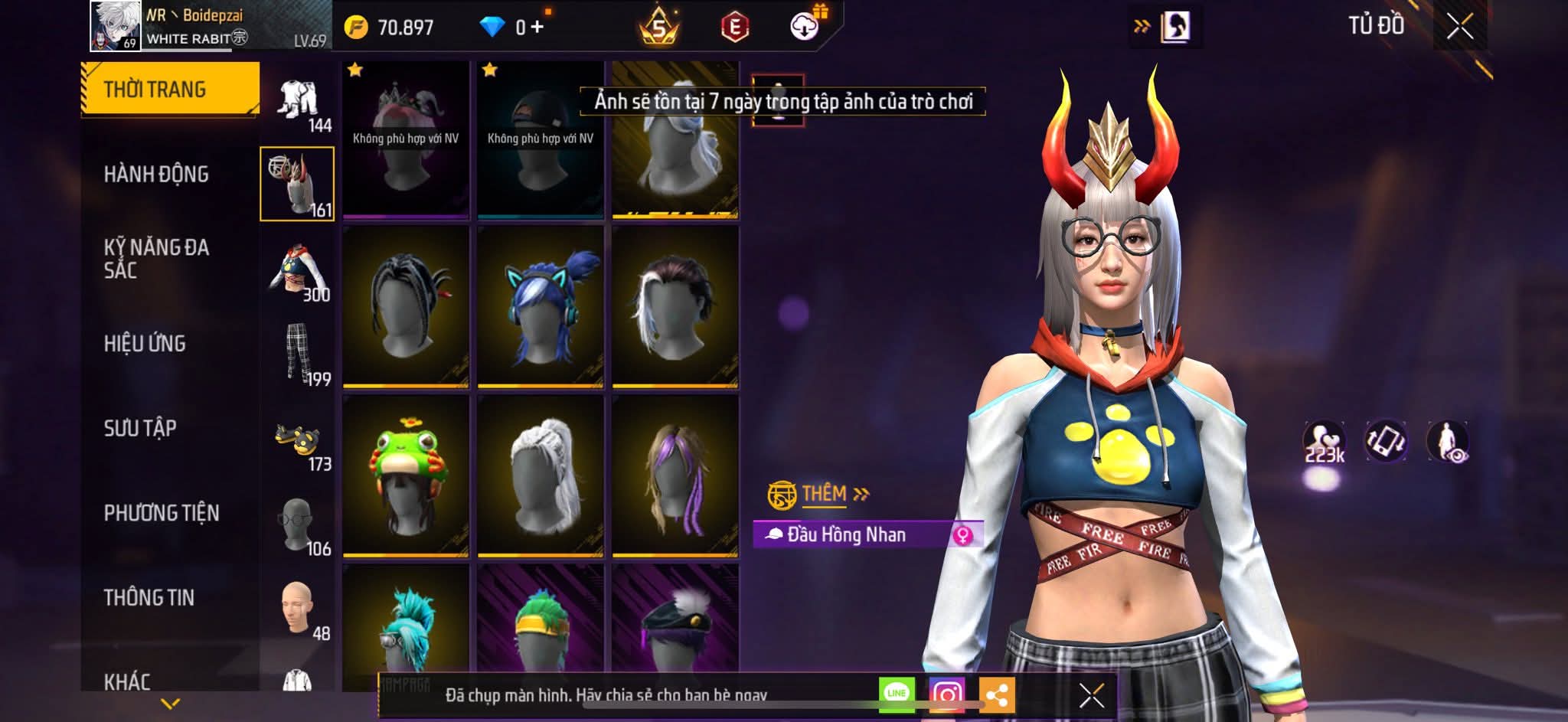Add diamonds with the plus button

pyautogui.click(x=537, y=28)
